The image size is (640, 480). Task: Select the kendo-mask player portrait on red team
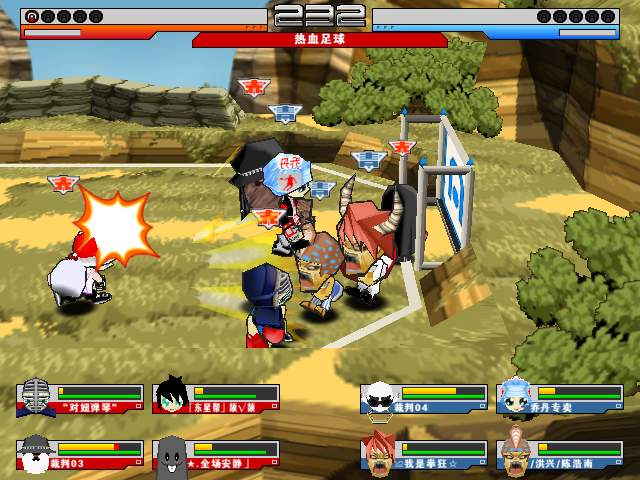[36, 395]
